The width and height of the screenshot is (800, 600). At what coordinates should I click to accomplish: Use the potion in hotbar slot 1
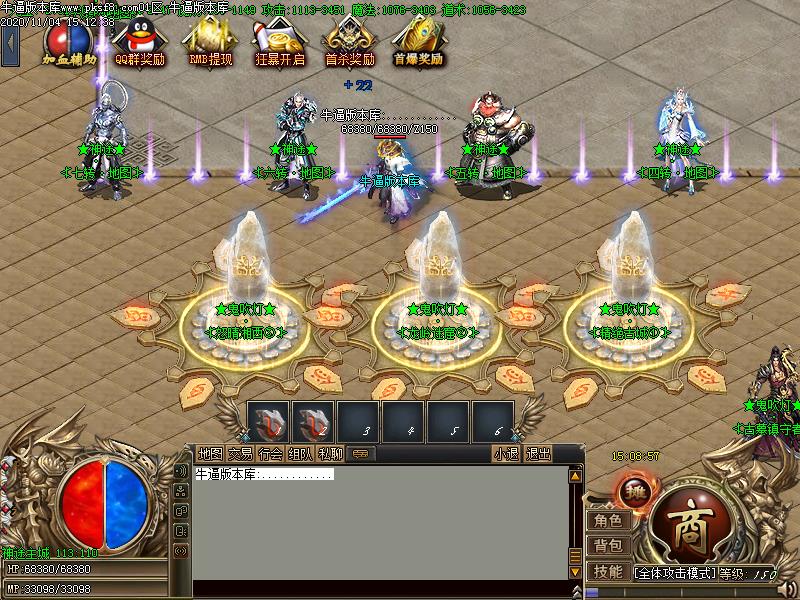268,422
